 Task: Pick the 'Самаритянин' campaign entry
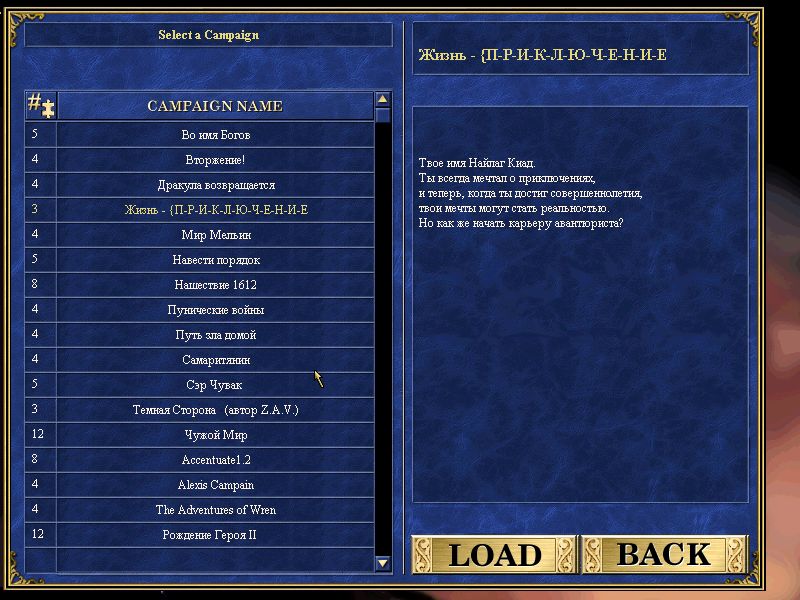tap(215, 360)
